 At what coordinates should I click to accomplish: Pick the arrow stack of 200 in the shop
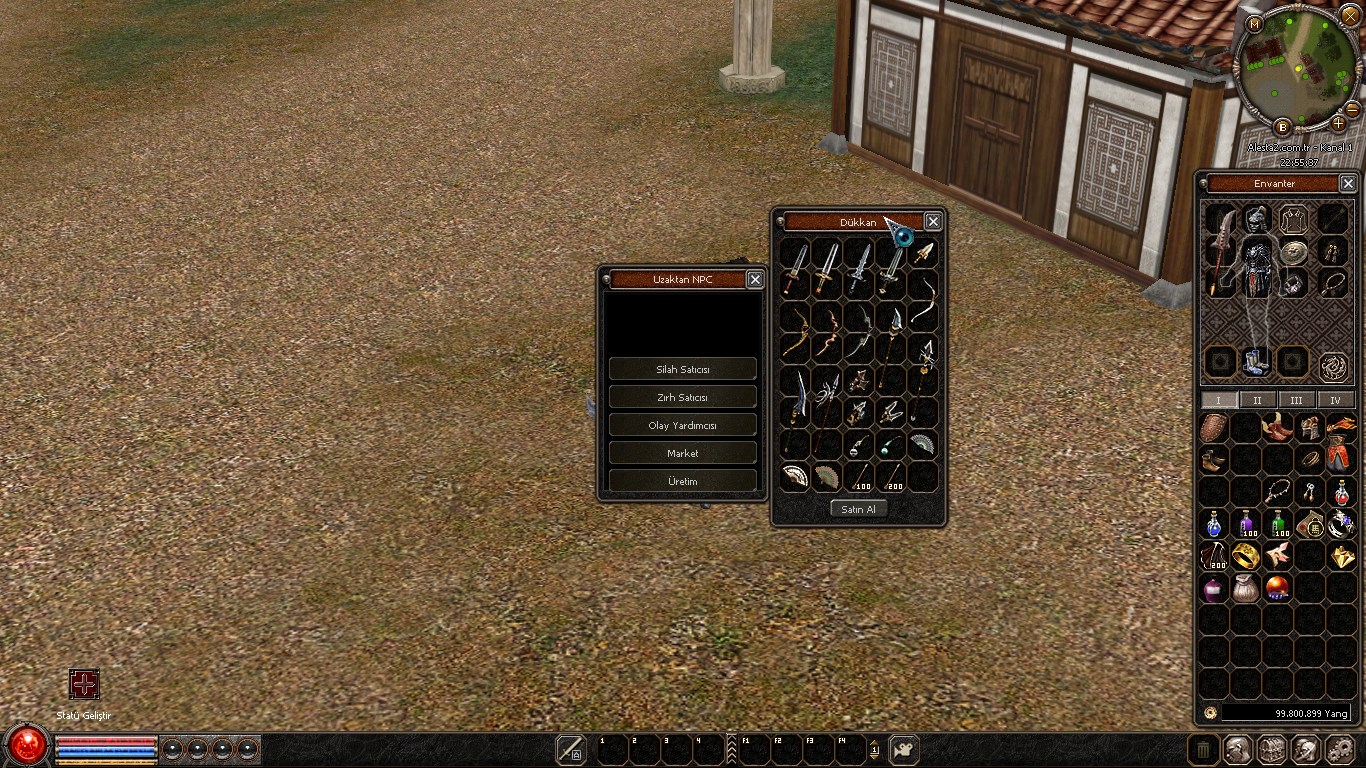point(891,476)
